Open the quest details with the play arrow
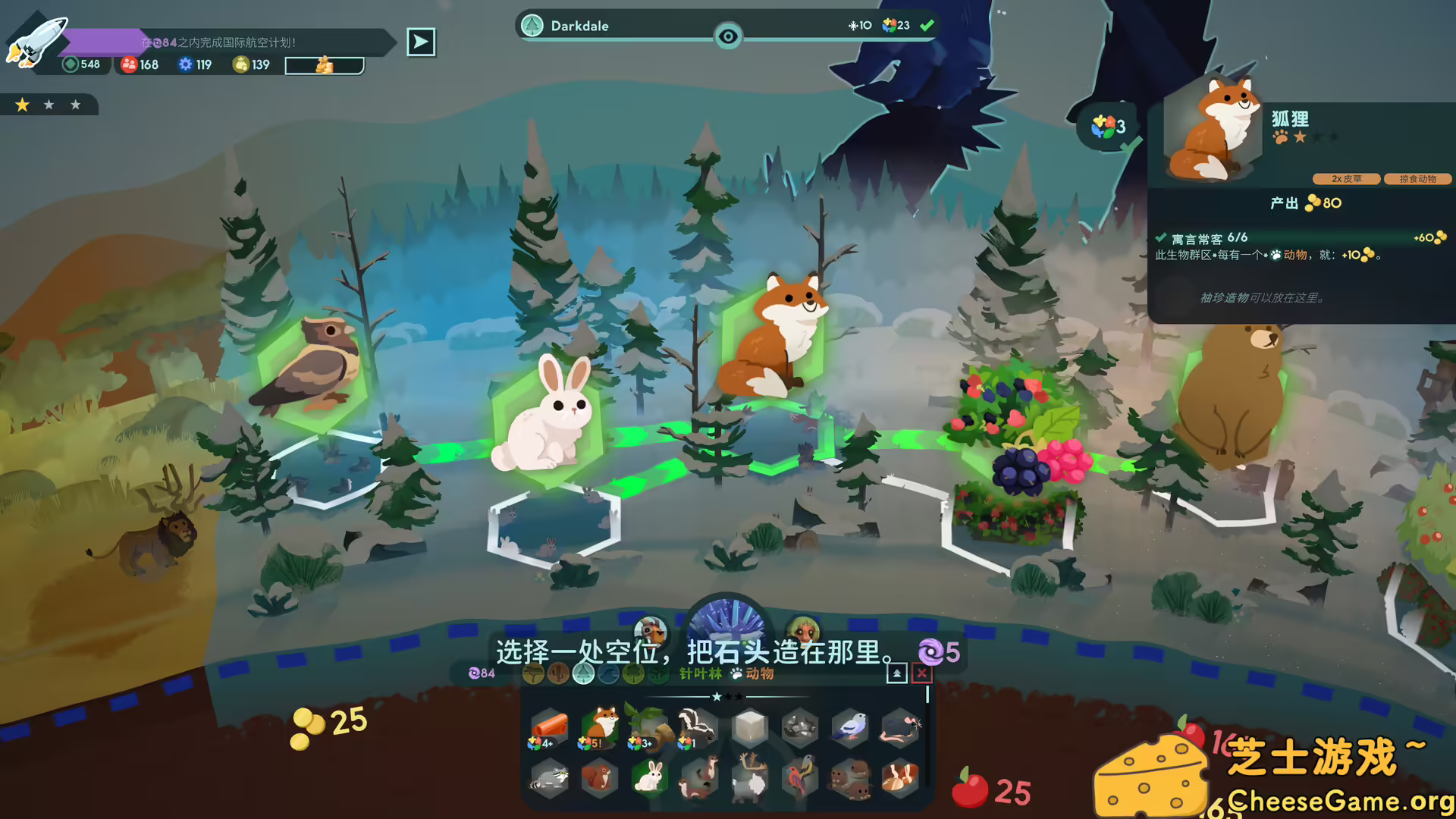The width and height of the screenshot is (1456, 819). (x=421, y=42)
